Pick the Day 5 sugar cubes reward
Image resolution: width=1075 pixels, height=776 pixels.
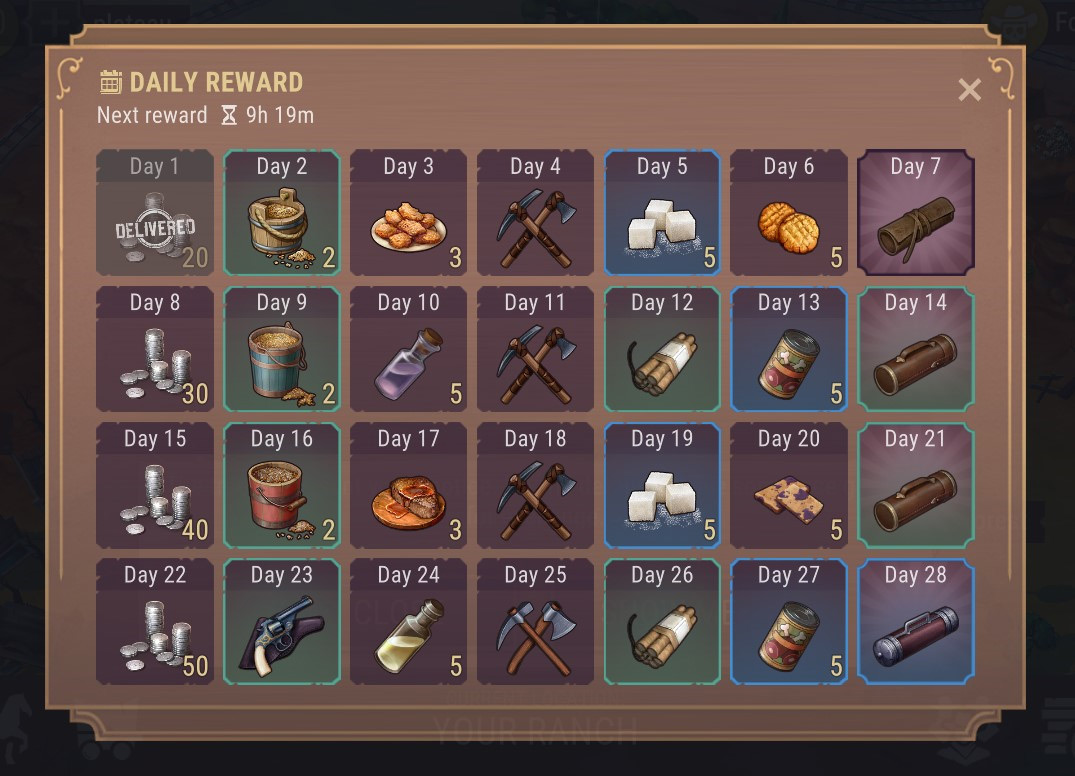point(662,213)
